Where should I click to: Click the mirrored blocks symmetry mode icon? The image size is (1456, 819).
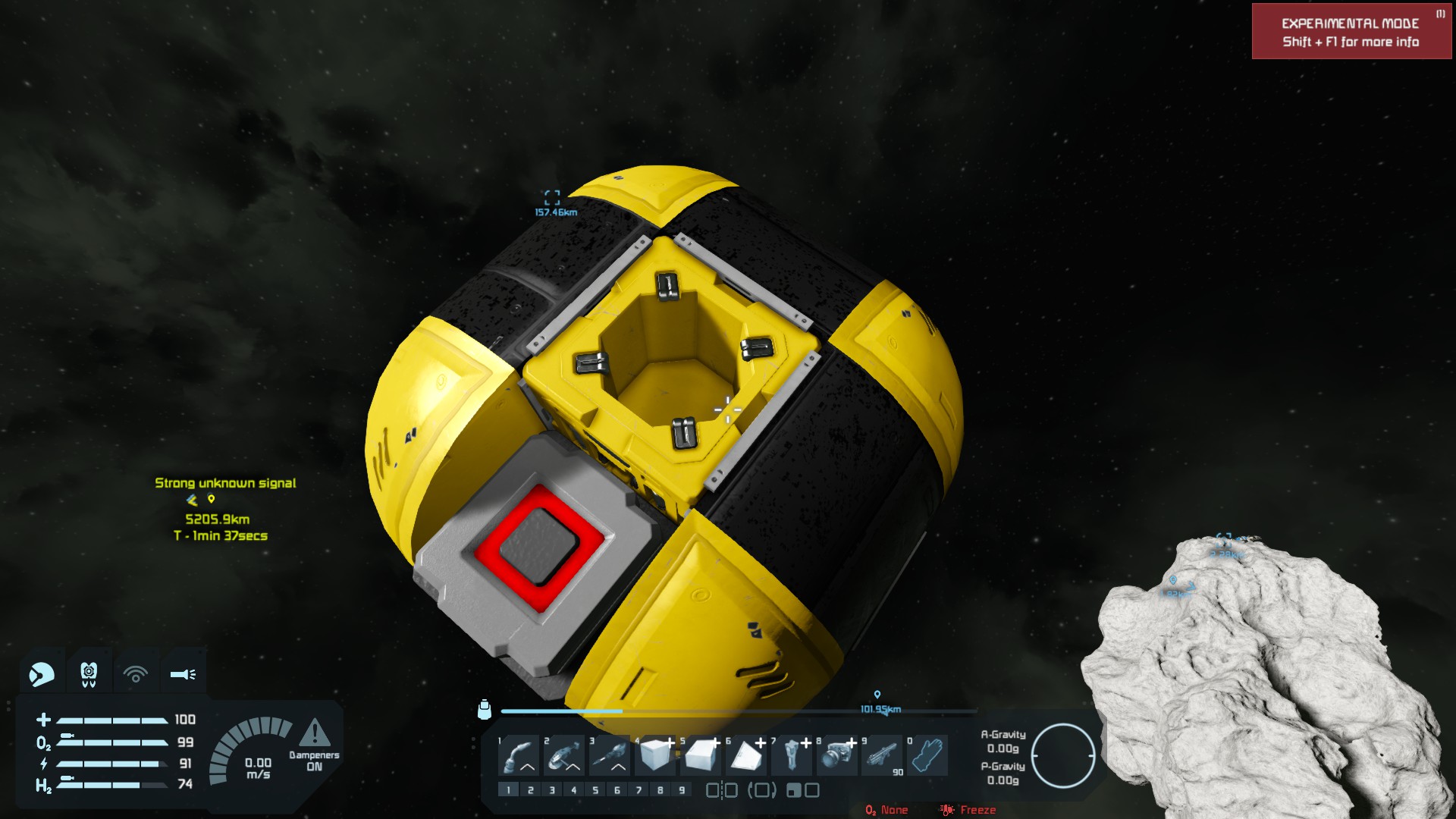coord(722,790)
